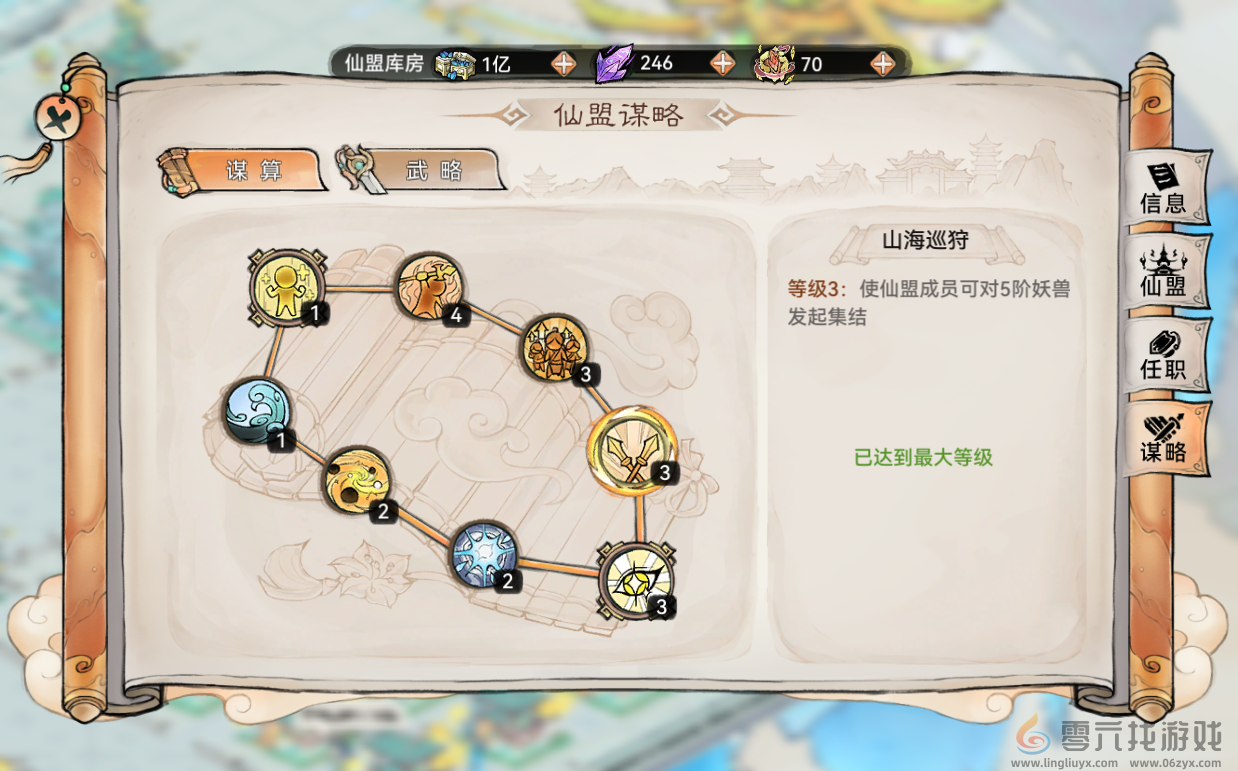Switch to the 谋算 tab

click(243, 170)
